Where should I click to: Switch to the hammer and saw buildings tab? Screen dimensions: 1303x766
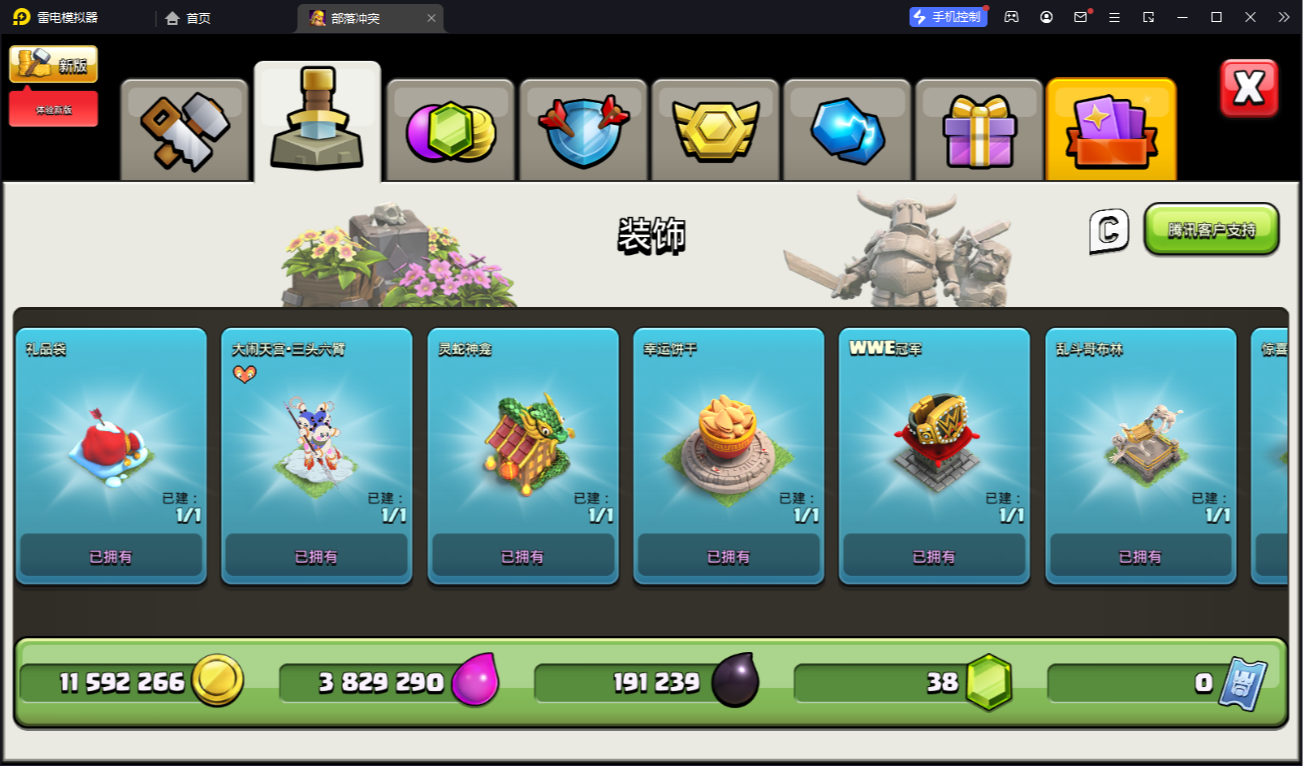[185, 130]
